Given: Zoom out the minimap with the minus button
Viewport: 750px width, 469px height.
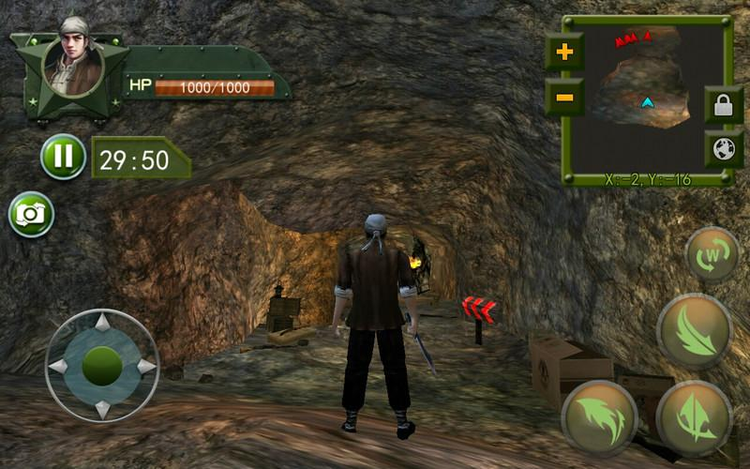Looking at the screenshot, I should pos(565,97).
